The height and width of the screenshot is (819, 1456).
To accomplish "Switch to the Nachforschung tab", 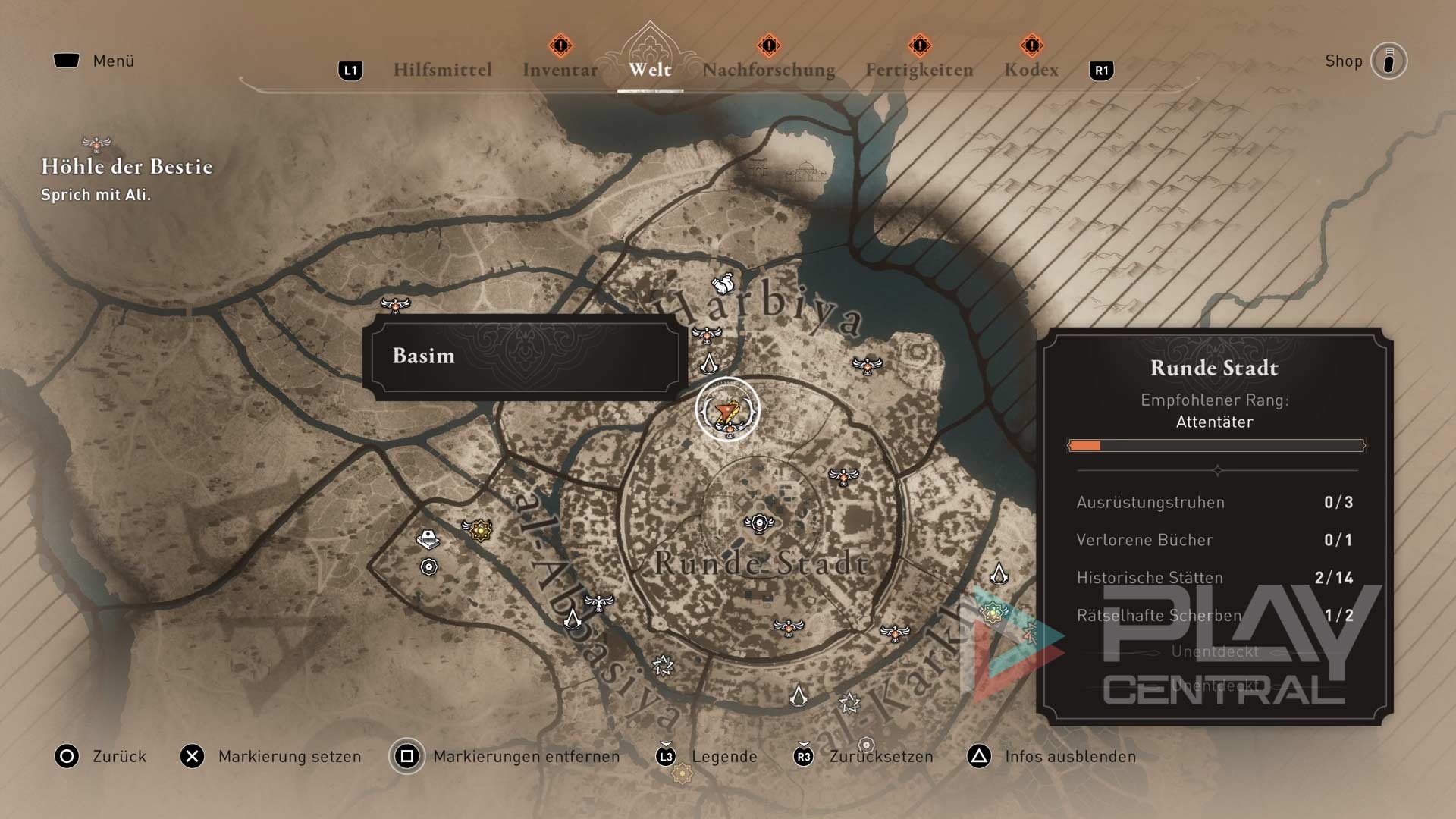I will [768, 70].
